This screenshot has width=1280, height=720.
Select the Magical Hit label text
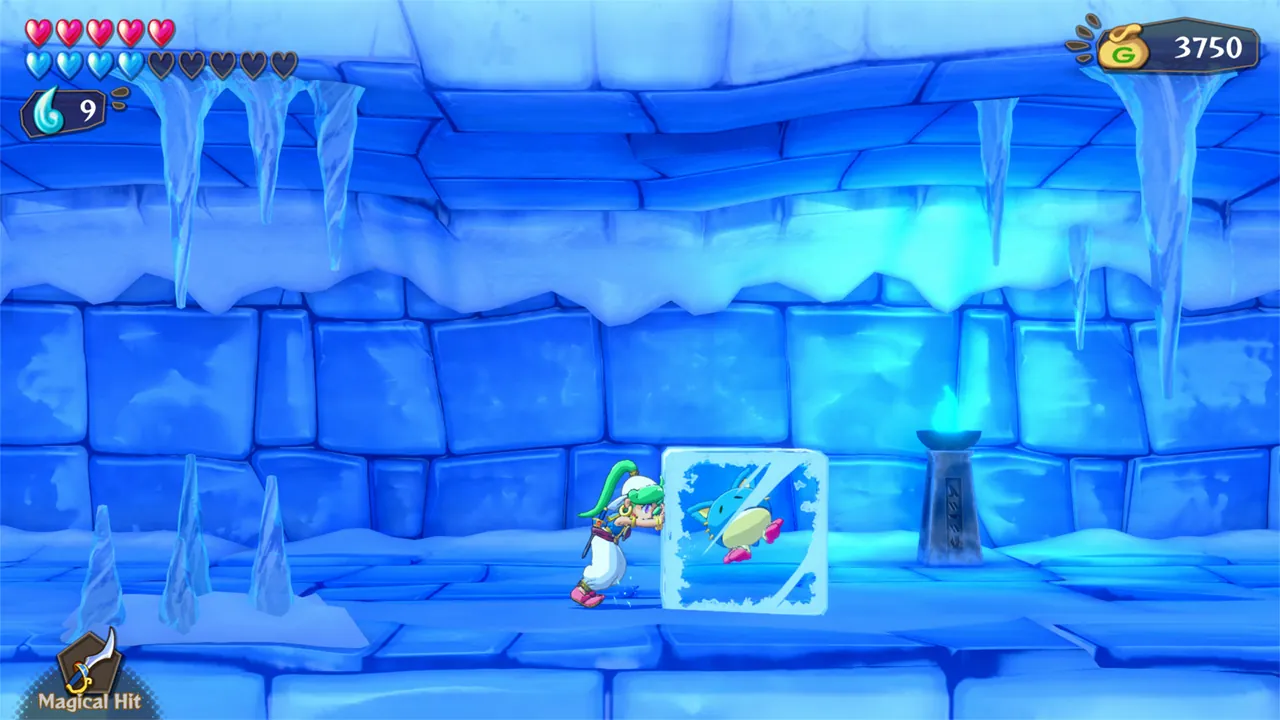(88, 703)
